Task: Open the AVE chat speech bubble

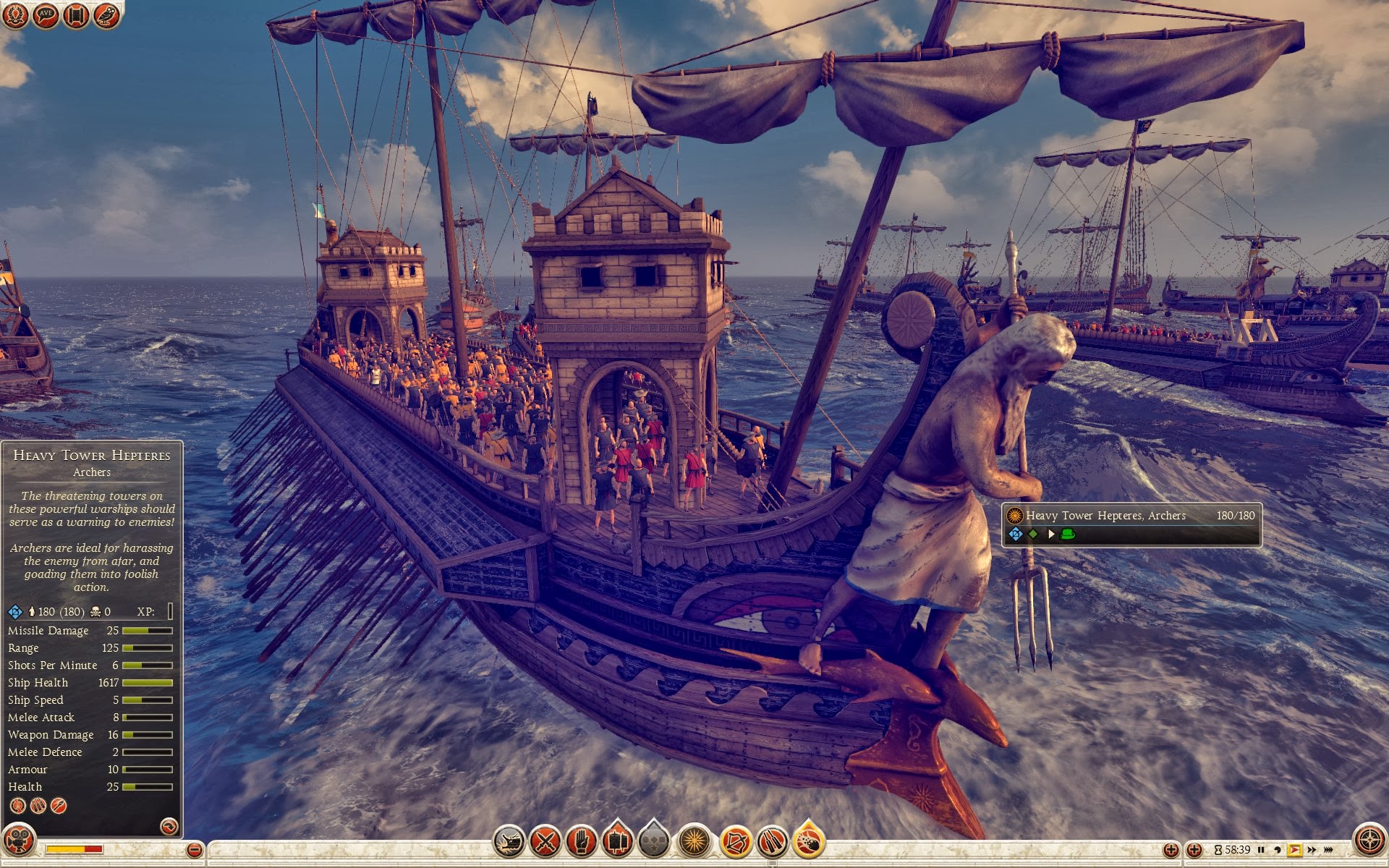Action: (x=46, y=15)
